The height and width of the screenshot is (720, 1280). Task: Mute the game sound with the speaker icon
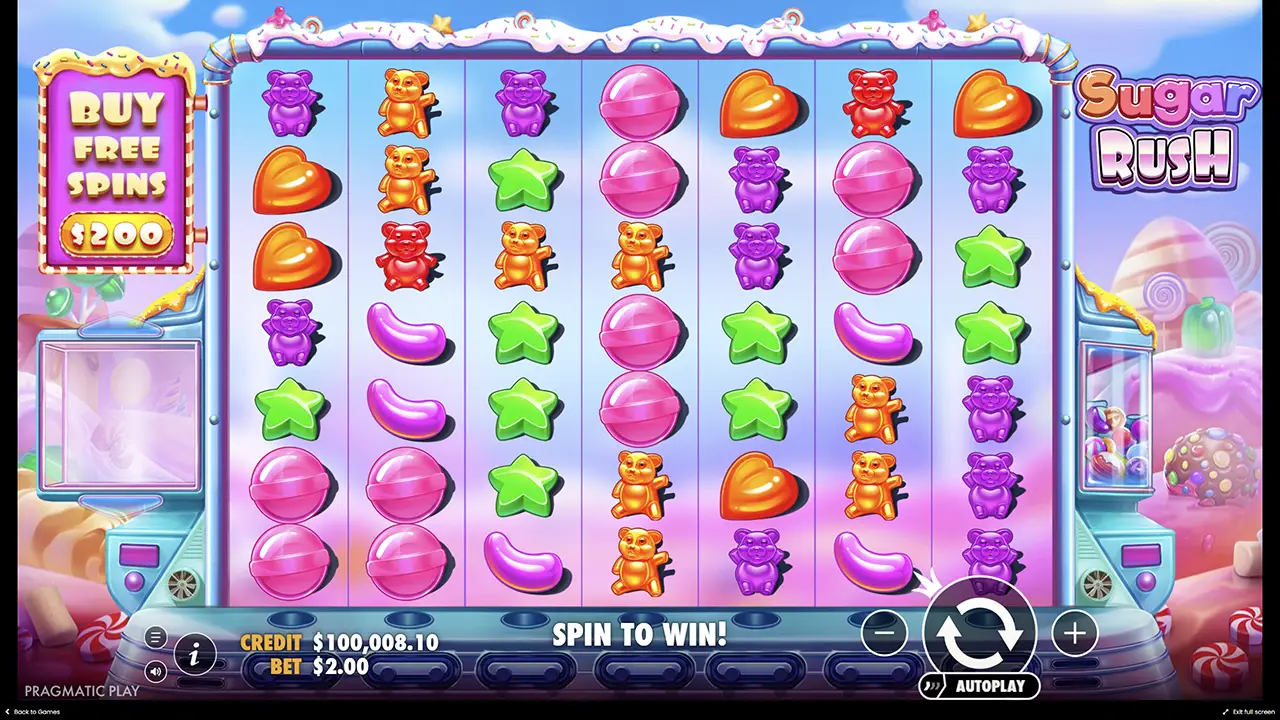(156, 672)
